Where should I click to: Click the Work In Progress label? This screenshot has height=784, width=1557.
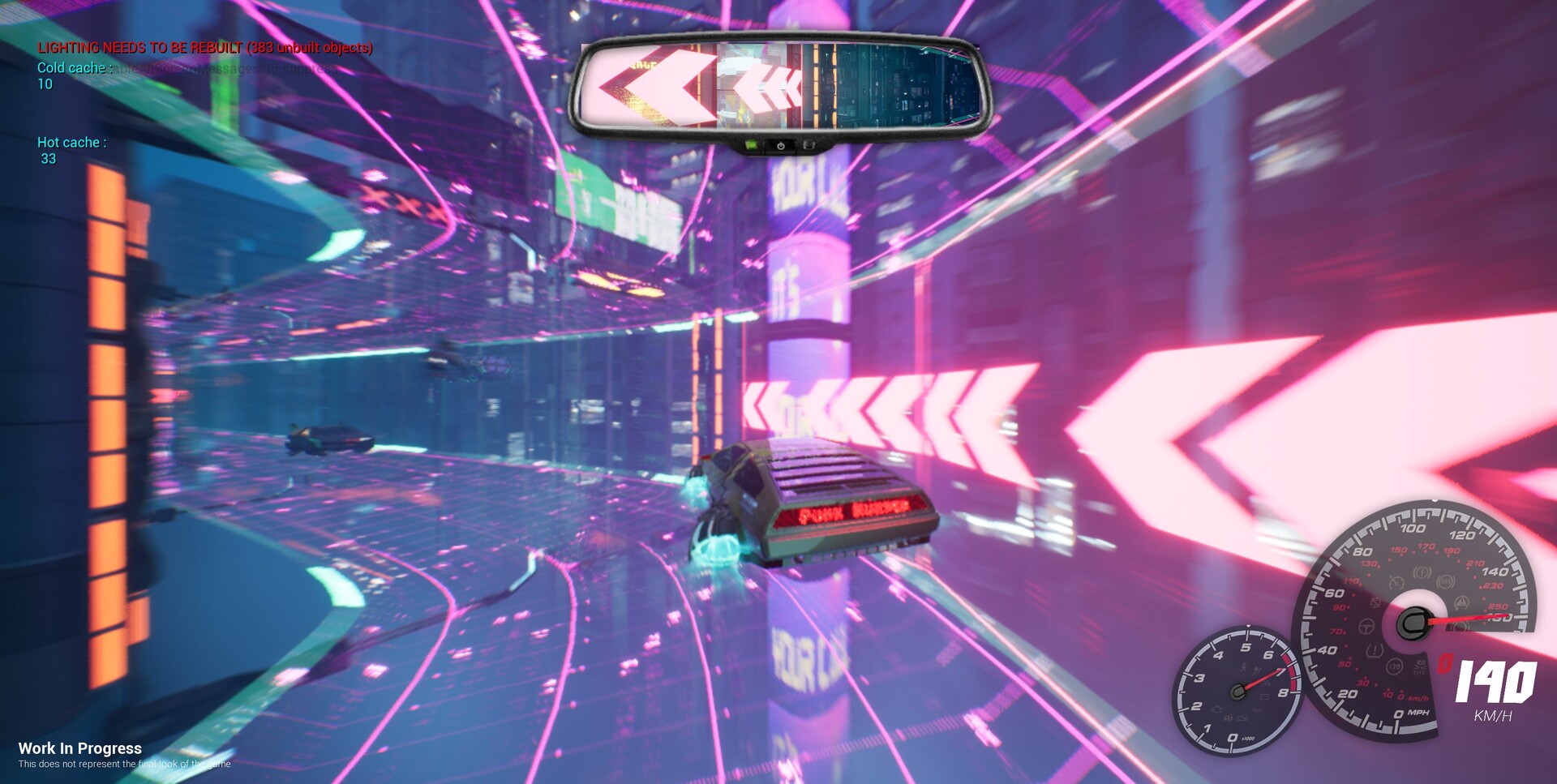click(81, 748)
